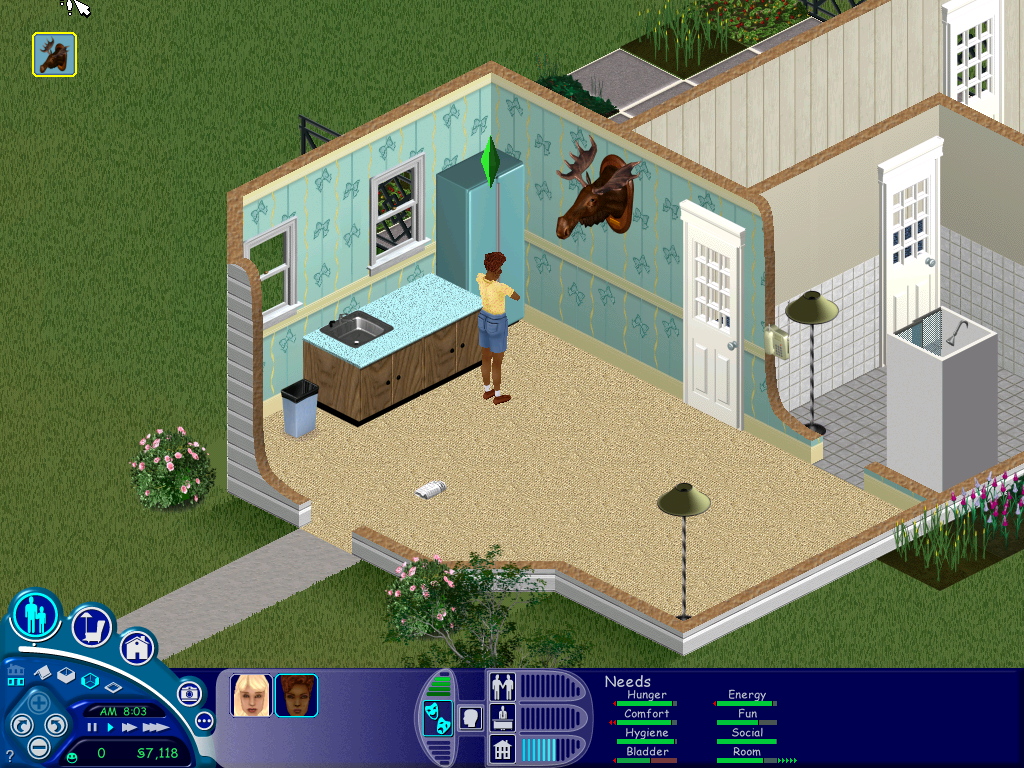Set game speed to normal play
The image size is (1024, 768).
coord(110,728)
